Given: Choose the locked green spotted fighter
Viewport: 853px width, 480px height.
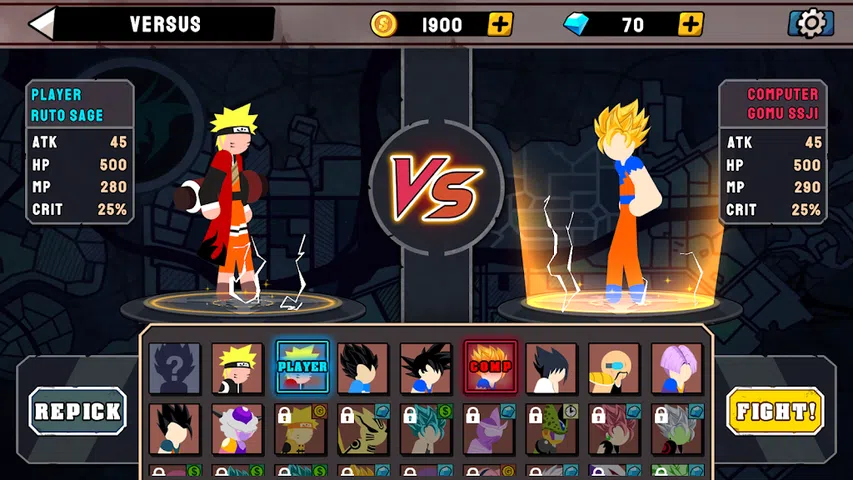Looking at the screenshot, I should (551, 429).
